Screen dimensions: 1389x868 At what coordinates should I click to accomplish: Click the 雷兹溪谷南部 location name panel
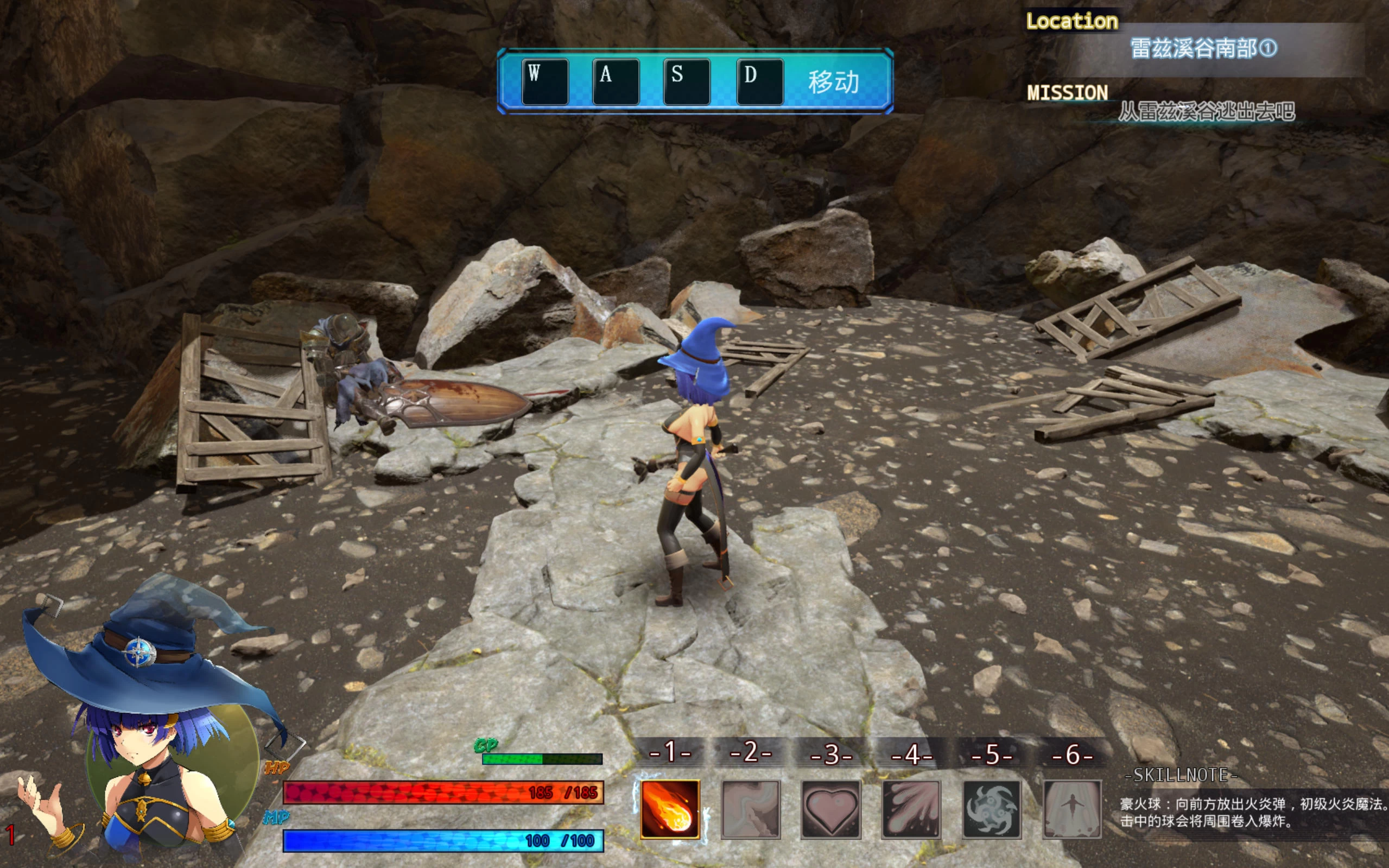(1203, 49)
